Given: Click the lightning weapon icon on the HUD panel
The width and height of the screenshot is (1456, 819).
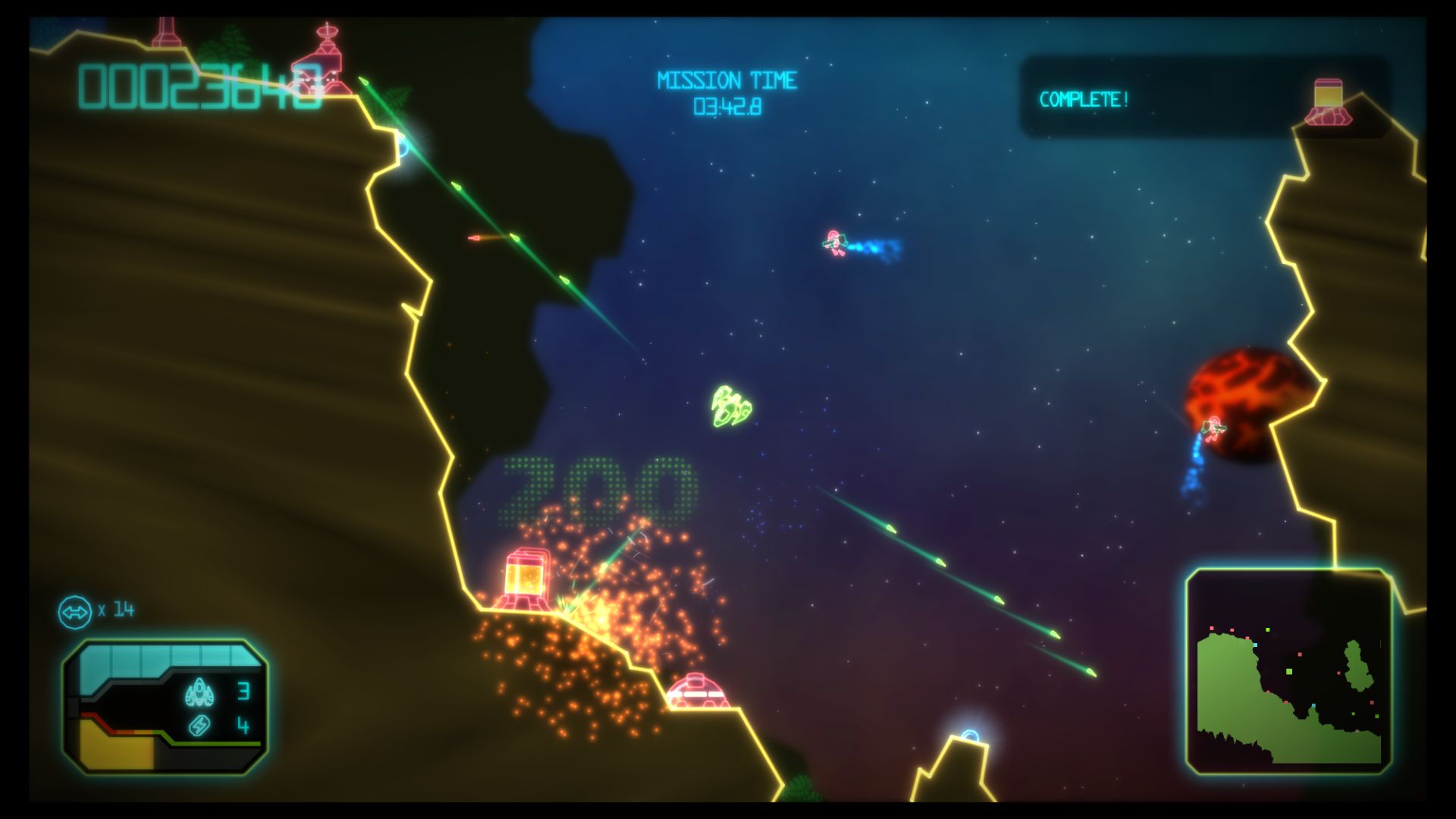Looking at the screenshot, I should pos(200,727).
